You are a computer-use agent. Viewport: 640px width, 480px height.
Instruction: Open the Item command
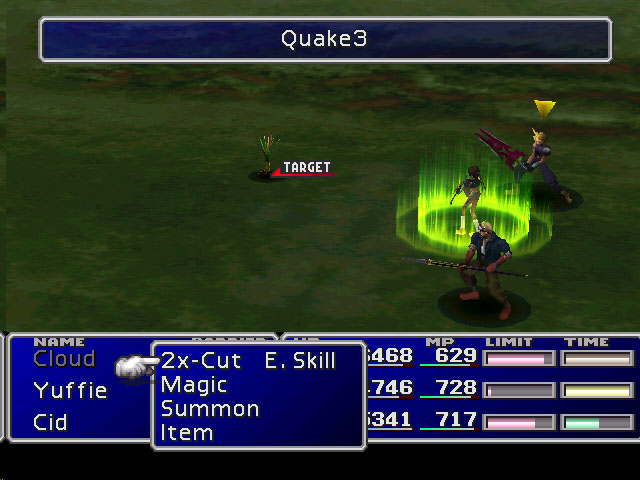coord(187,433)
